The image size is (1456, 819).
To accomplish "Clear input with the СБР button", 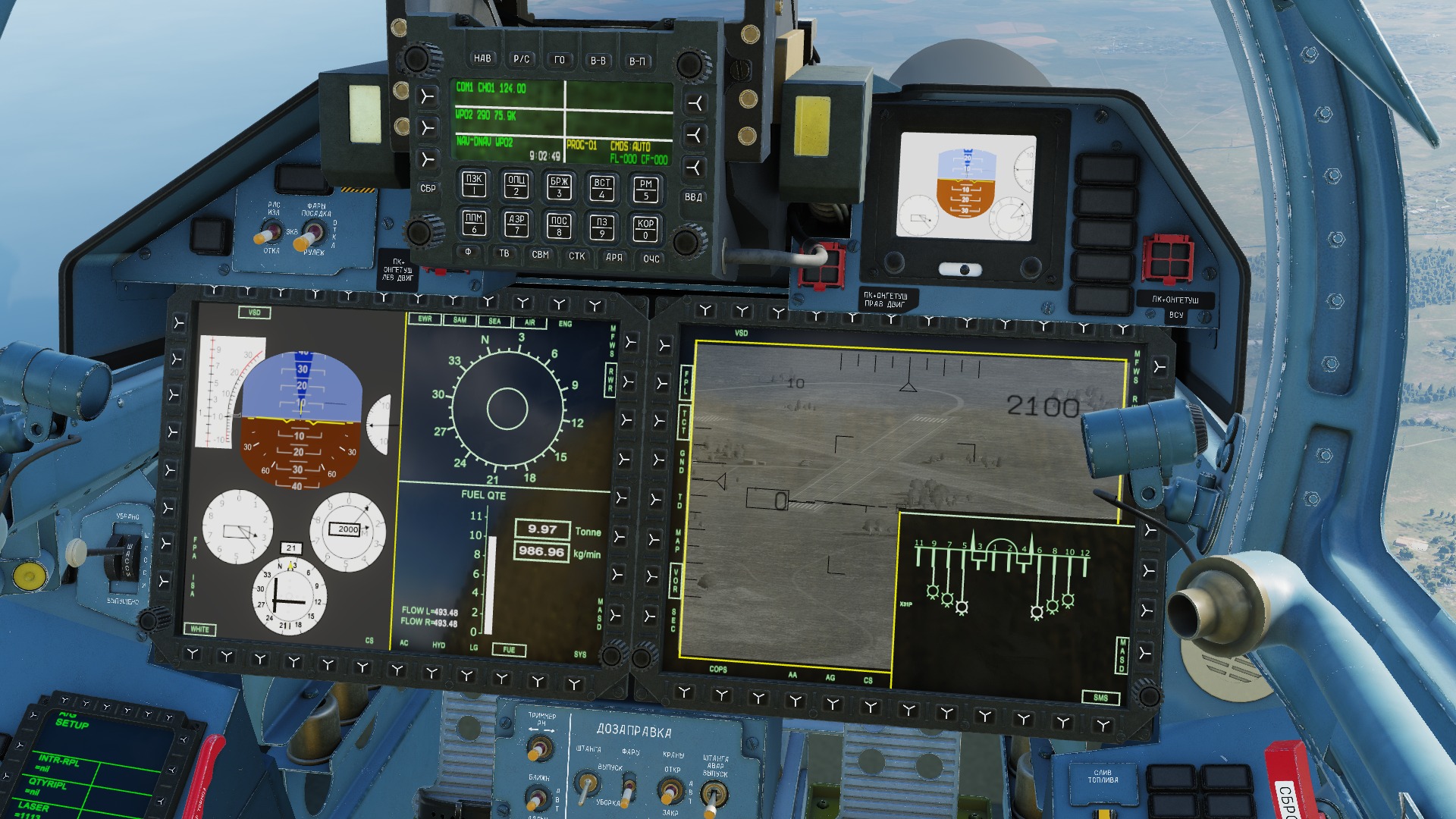I will 428,188.
